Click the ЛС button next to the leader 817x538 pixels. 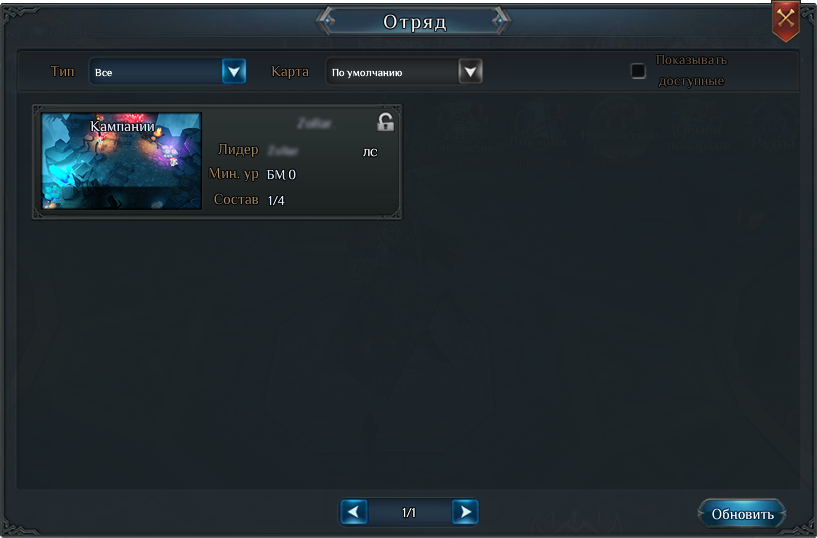click(x=370, y=152)
